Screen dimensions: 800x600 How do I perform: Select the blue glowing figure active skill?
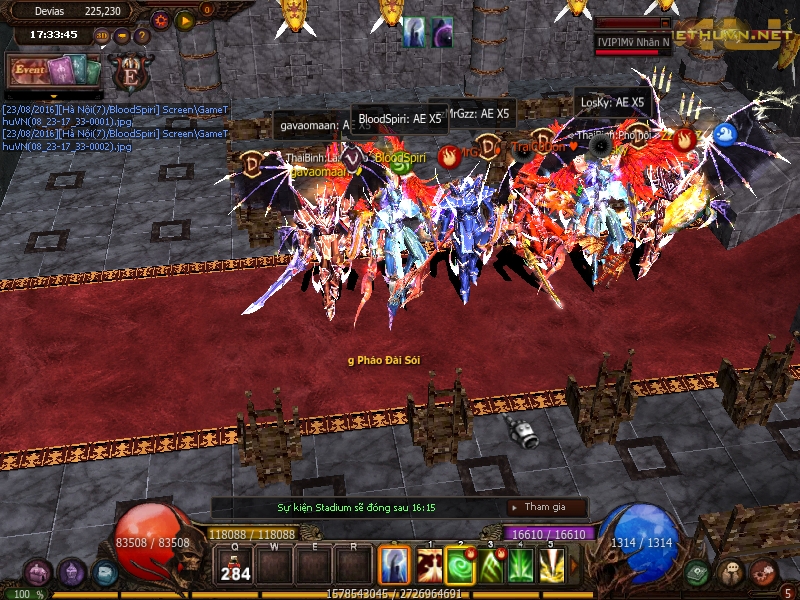click(x=394, y=565)
